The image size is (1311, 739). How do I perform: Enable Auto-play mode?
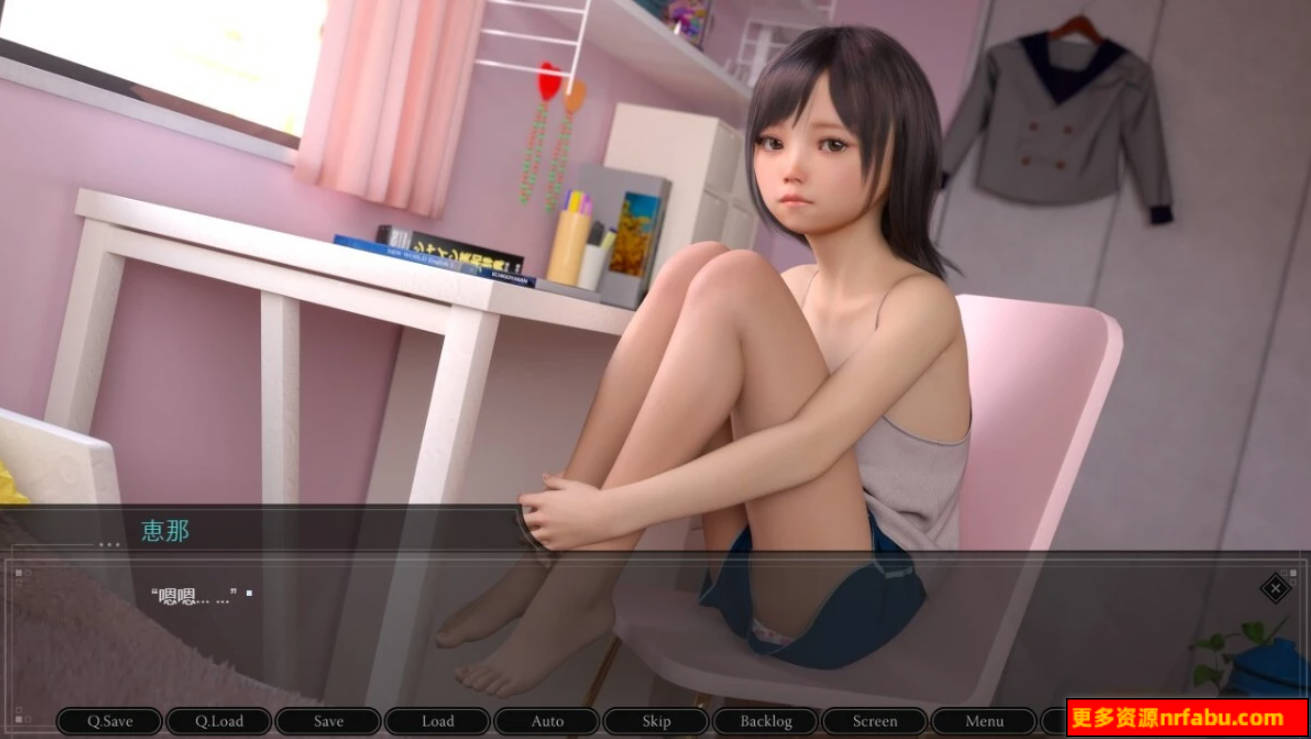[546, 721]
